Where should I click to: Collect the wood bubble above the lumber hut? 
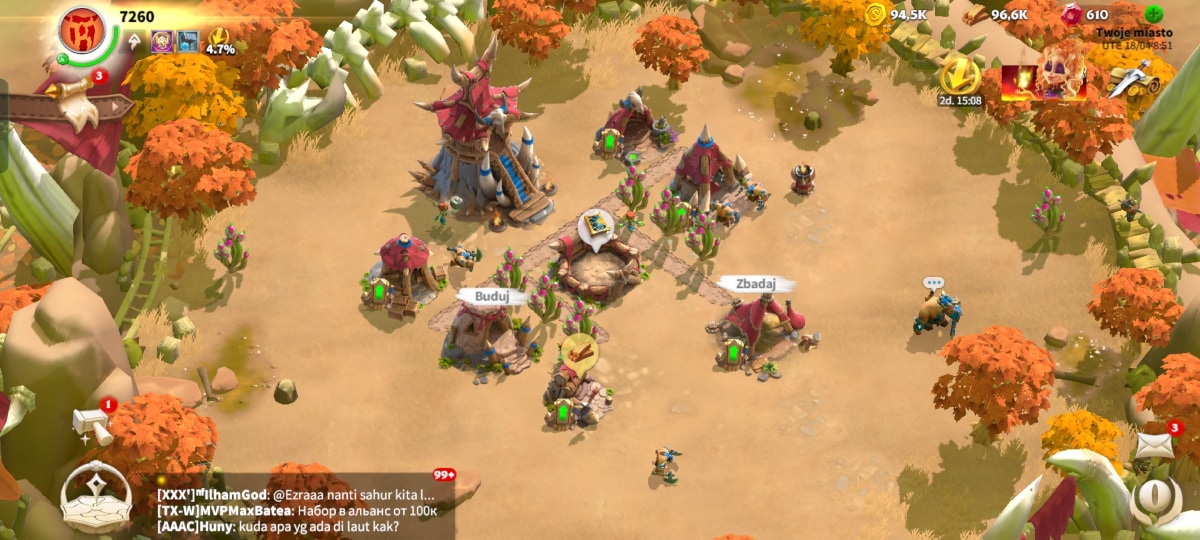point(578,352)
